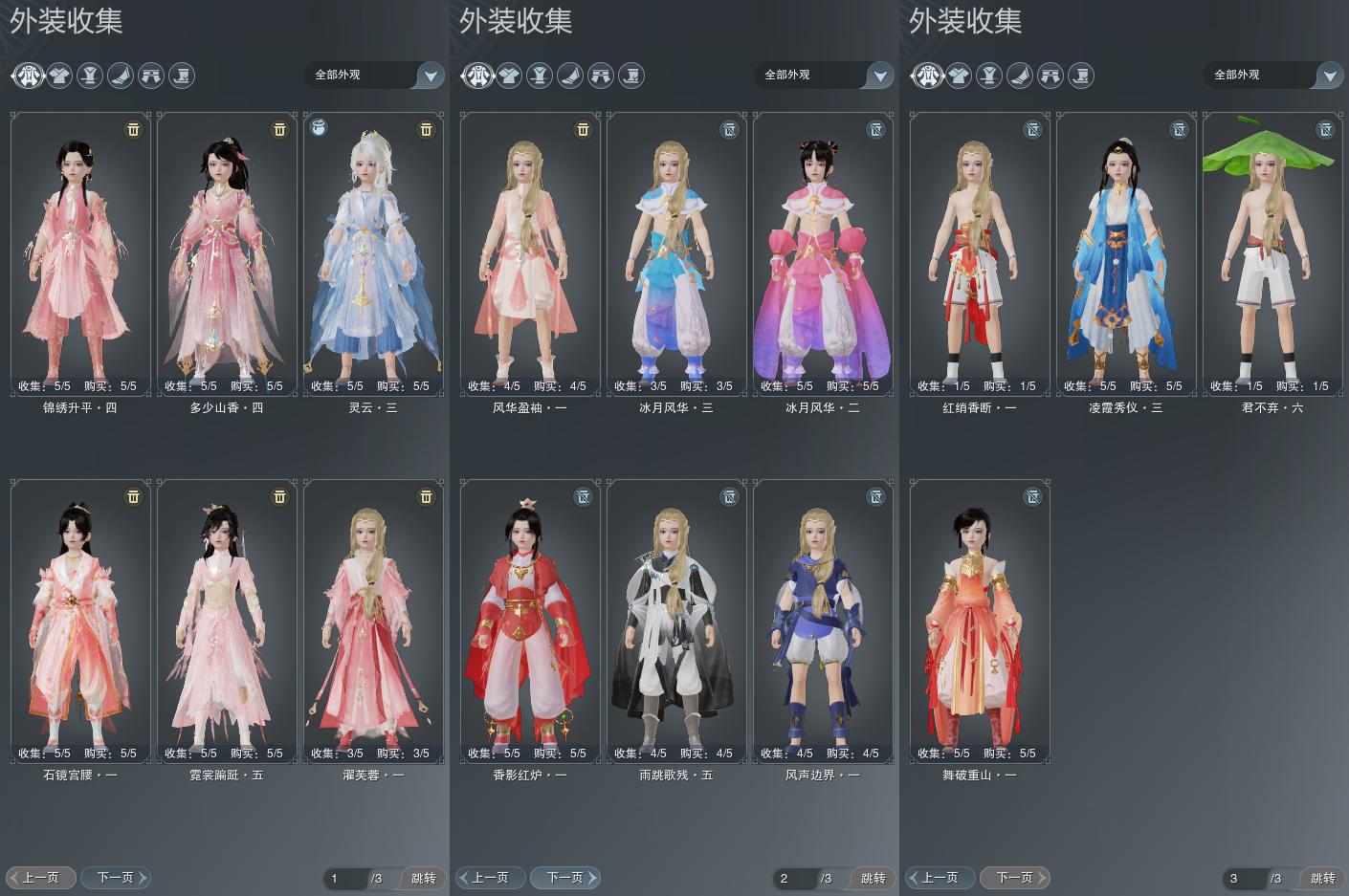Click 跳转 on the right panel
The width and height of the screenshot is (1349, 896).
[x=1321, y=876]
